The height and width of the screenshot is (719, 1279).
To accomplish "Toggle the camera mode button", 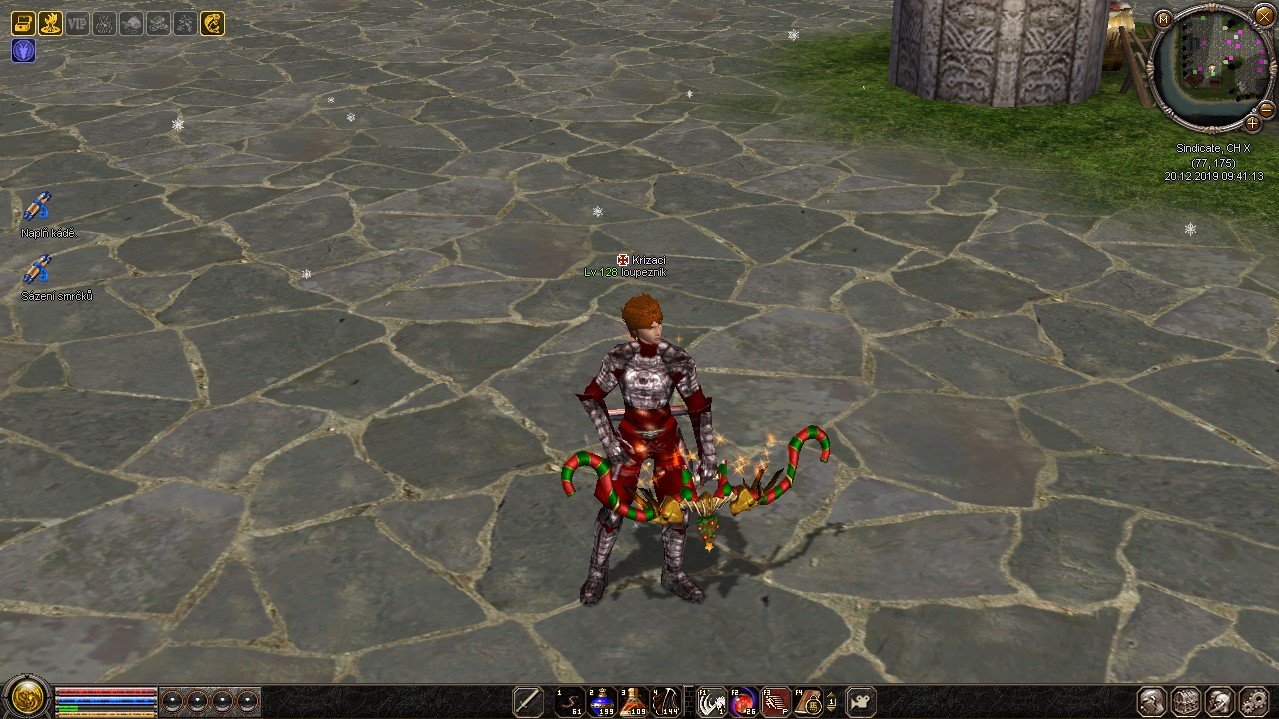I will tap(862, 702).
